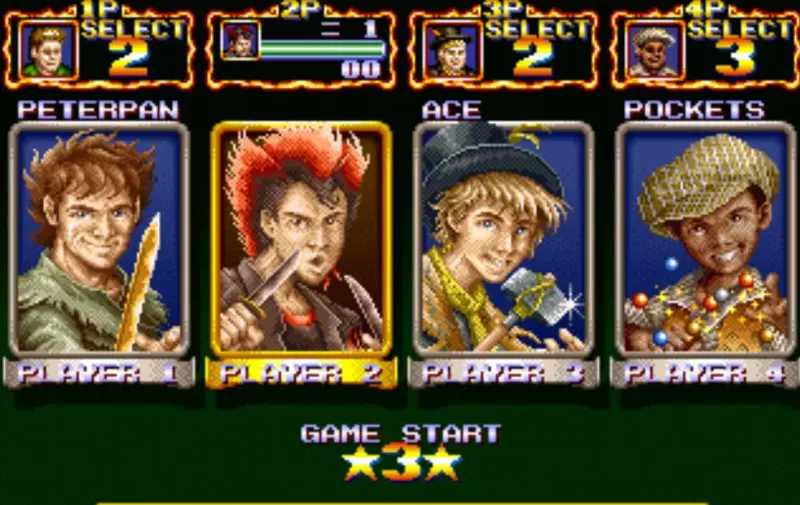Click the Player 3 label plate
Viewport: 800px width, 505px height.
(503, 374)
